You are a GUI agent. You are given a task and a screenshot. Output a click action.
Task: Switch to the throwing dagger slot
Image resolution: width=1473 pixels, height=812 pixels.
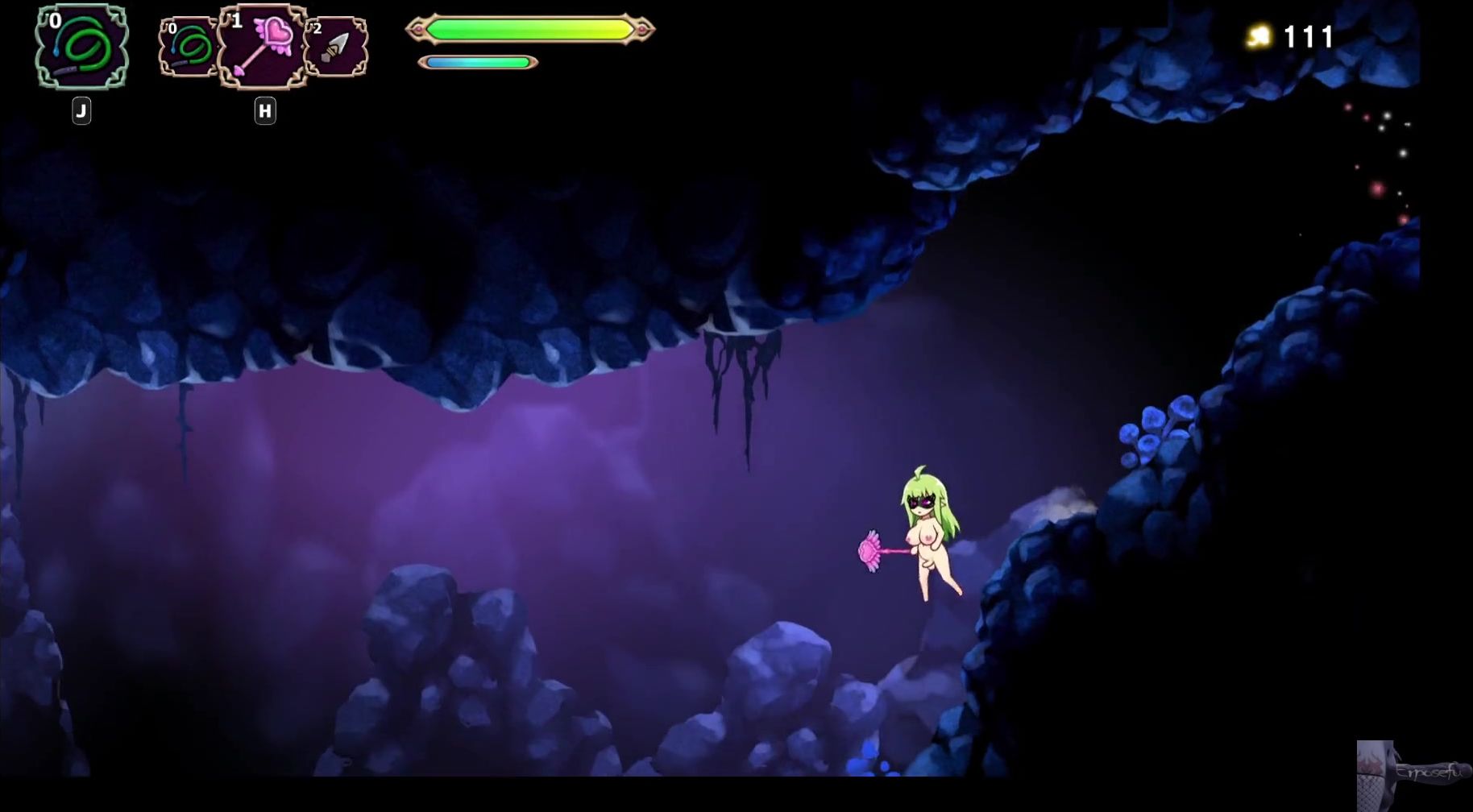point(336,47)
